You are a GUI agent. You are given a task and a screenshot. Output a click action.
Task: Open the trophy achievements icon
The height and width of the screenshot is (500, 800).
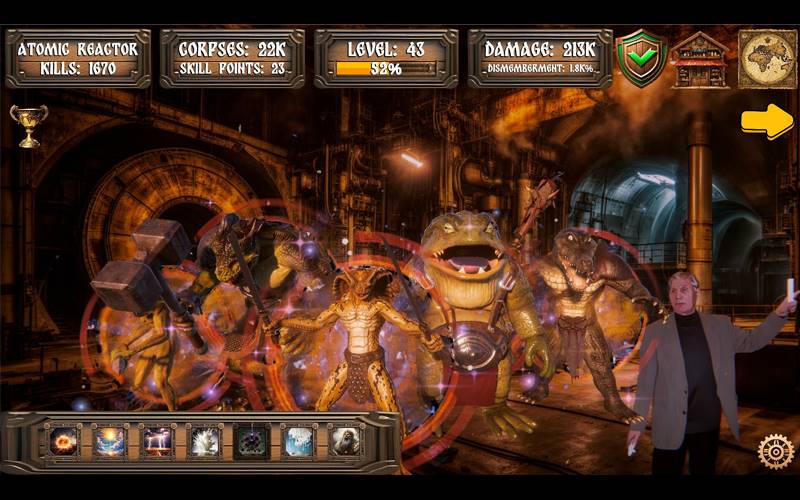pos(28,124)
